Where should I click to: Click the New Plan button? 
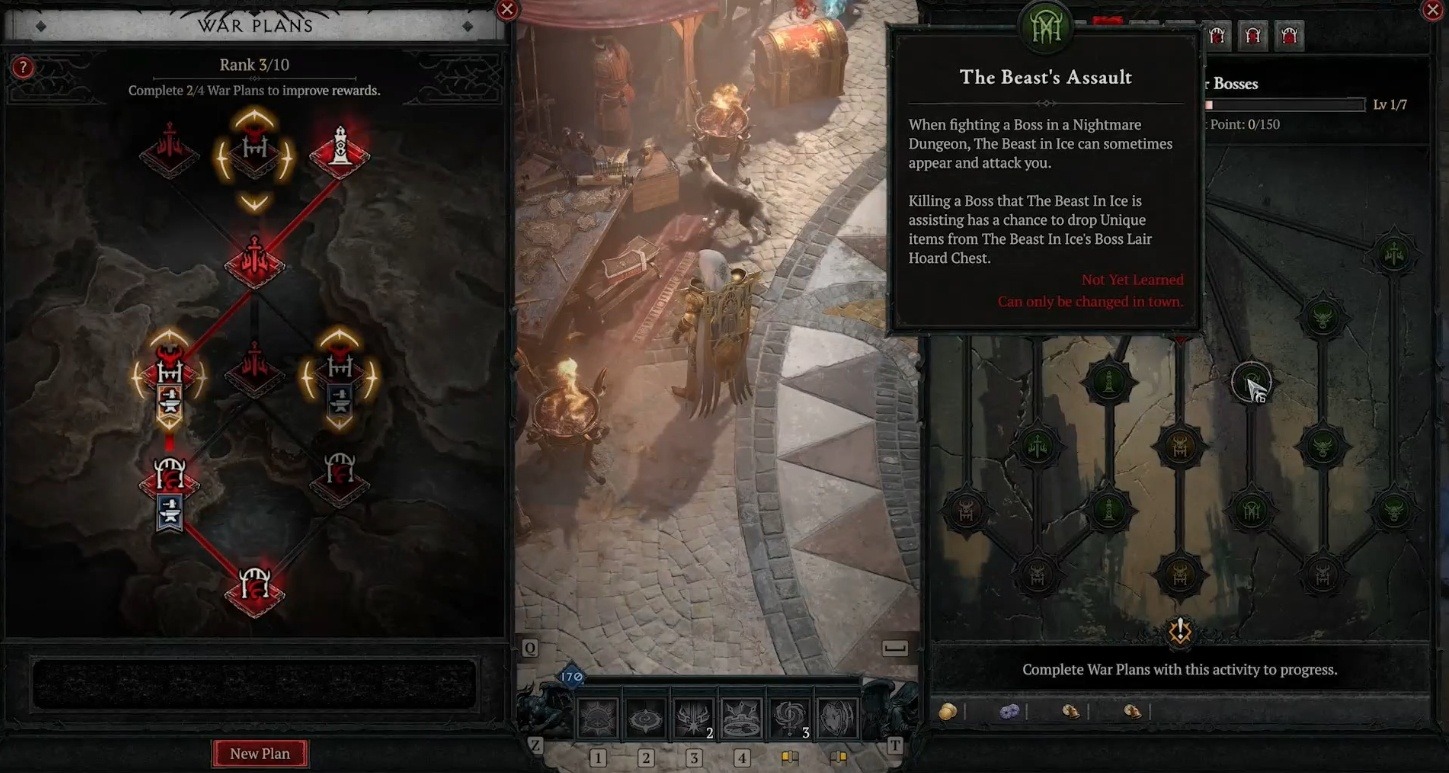[x=260, y=753]
